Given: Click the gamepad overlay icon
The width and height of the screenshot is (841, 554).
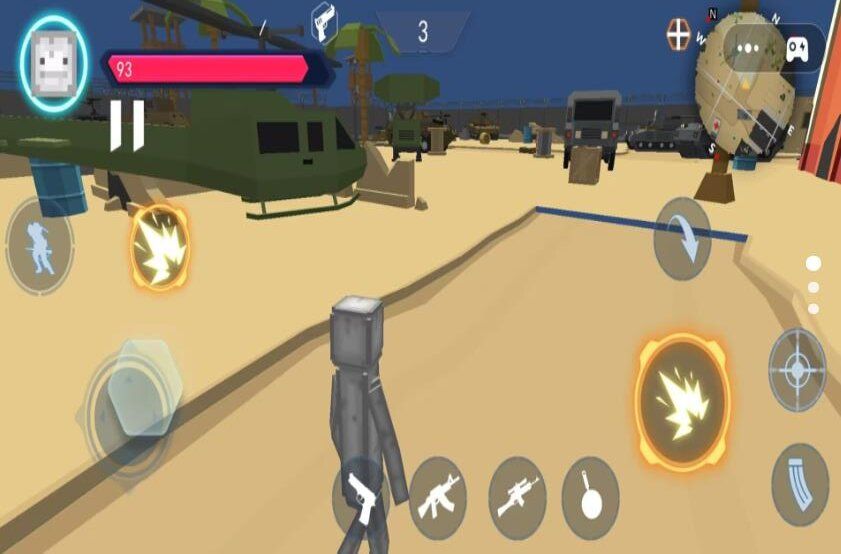Looking at the screenshot, I should pyautogui.click(x=797, y=49).
